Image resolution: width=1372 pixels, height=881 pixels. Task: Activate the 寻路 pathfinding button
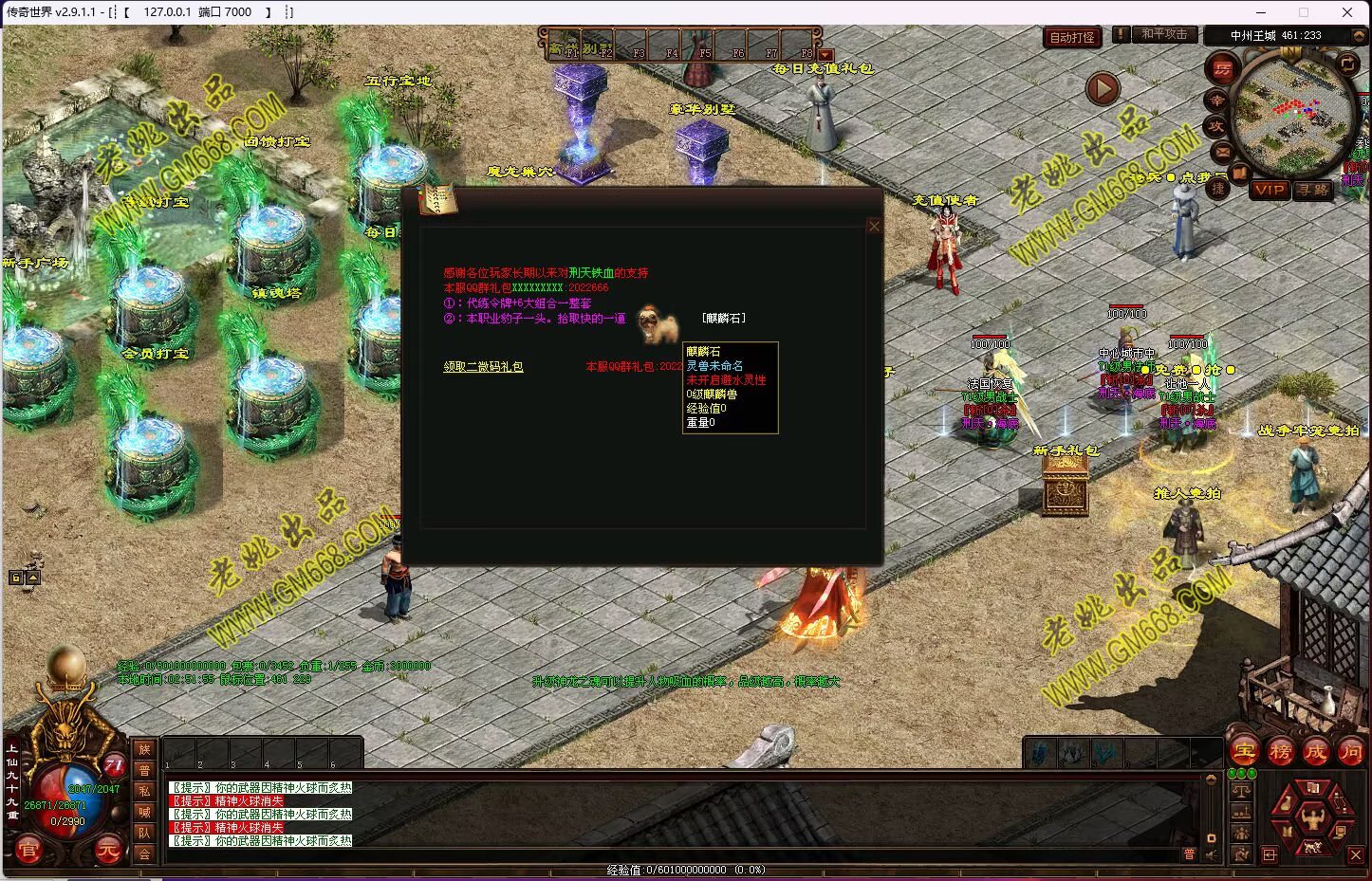[1313, 190]
